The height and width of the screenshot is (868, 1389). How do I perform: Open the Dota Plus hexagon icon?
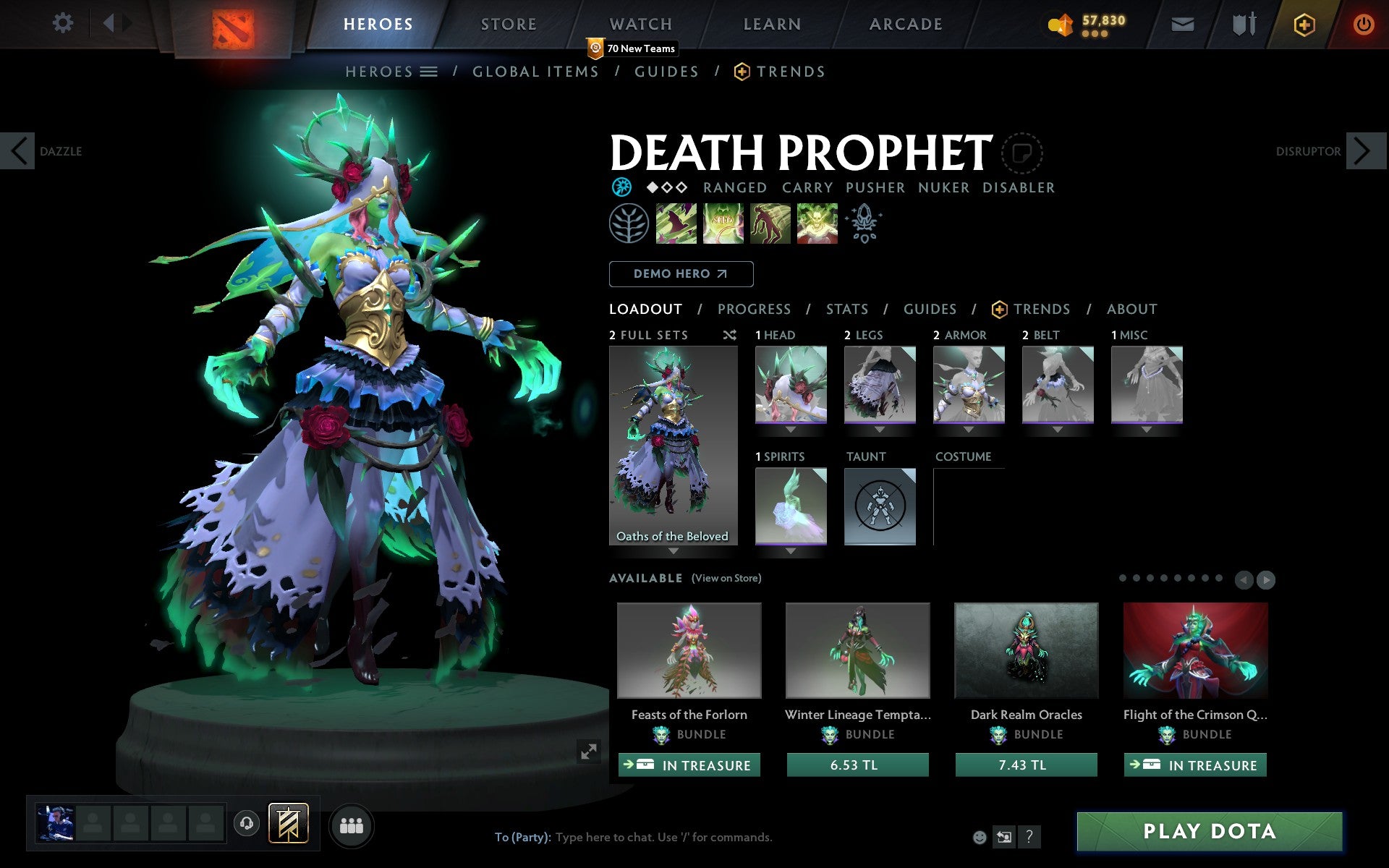pos(1304,23)
